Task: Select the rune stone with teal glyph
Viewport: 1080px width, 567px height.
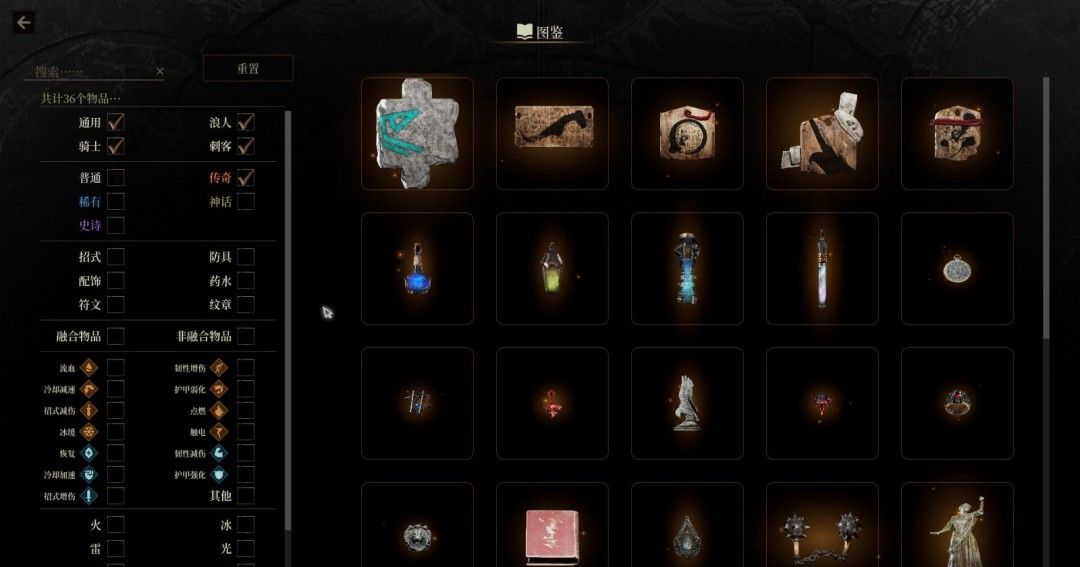Action: pyautogui.click(x=417, y=134)
